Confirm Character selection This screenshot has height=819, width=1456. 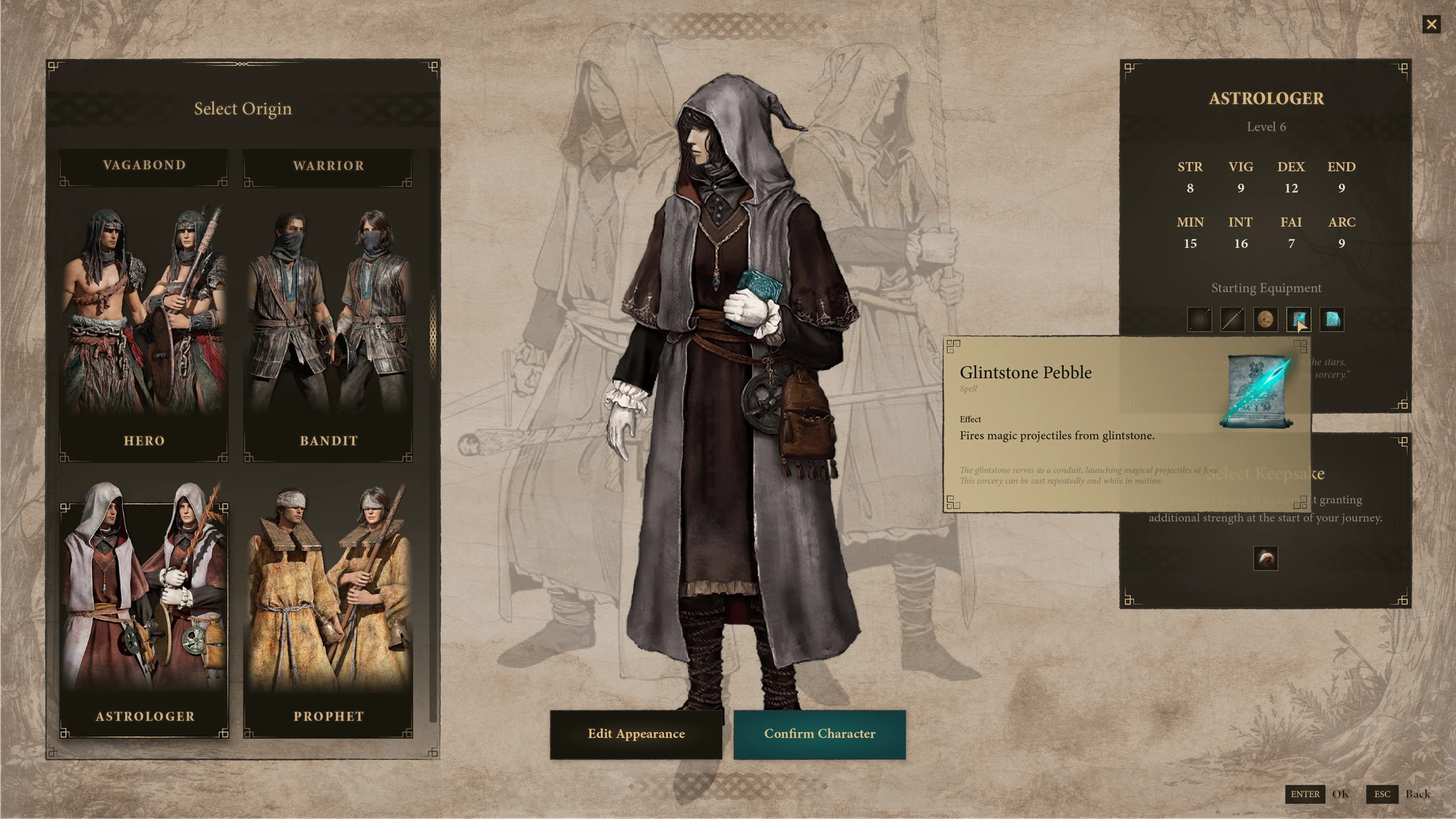[x=819, y=734]
